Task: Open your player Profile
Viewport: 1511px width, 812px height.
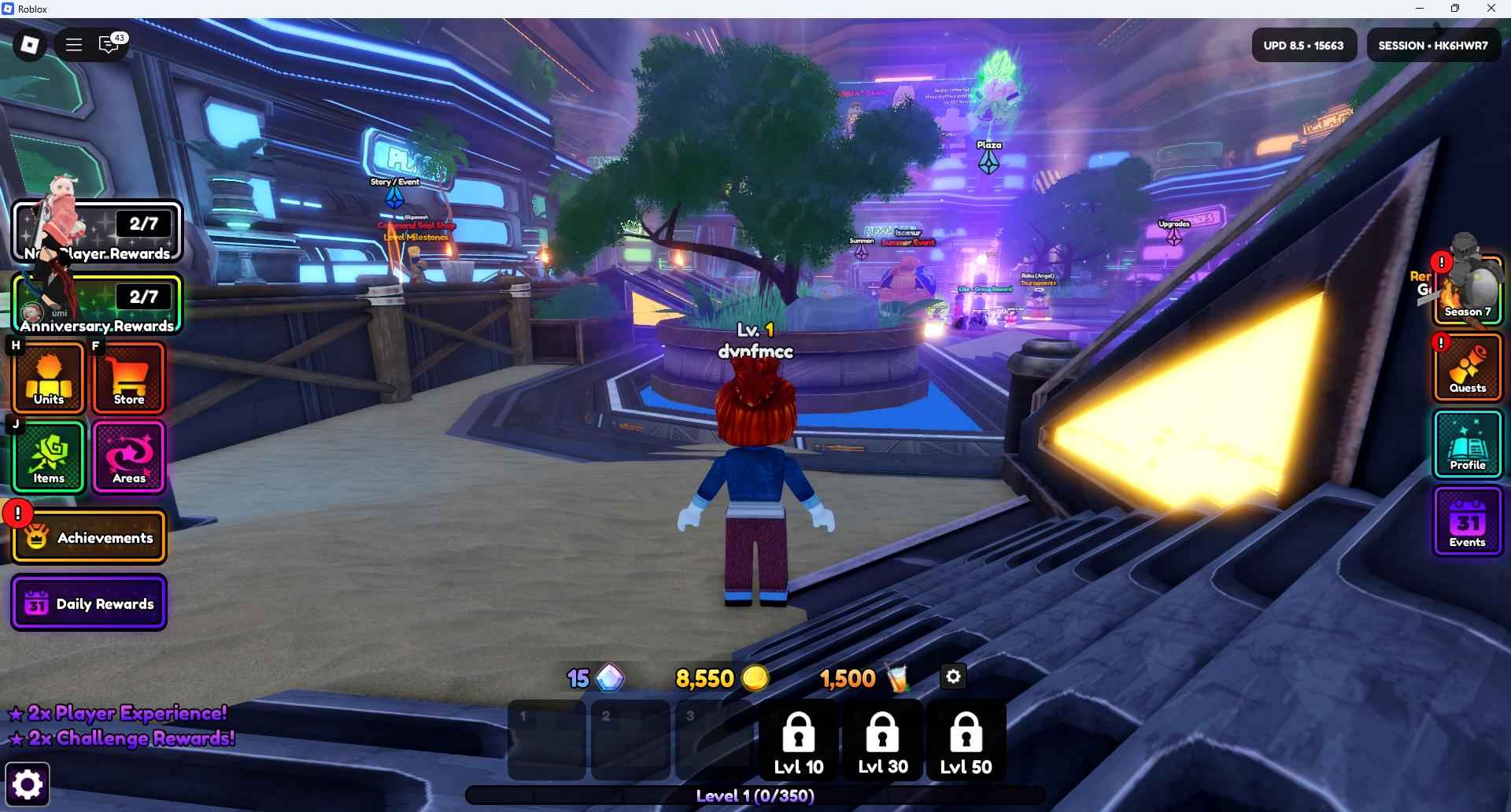Action: click(1467, 445)
